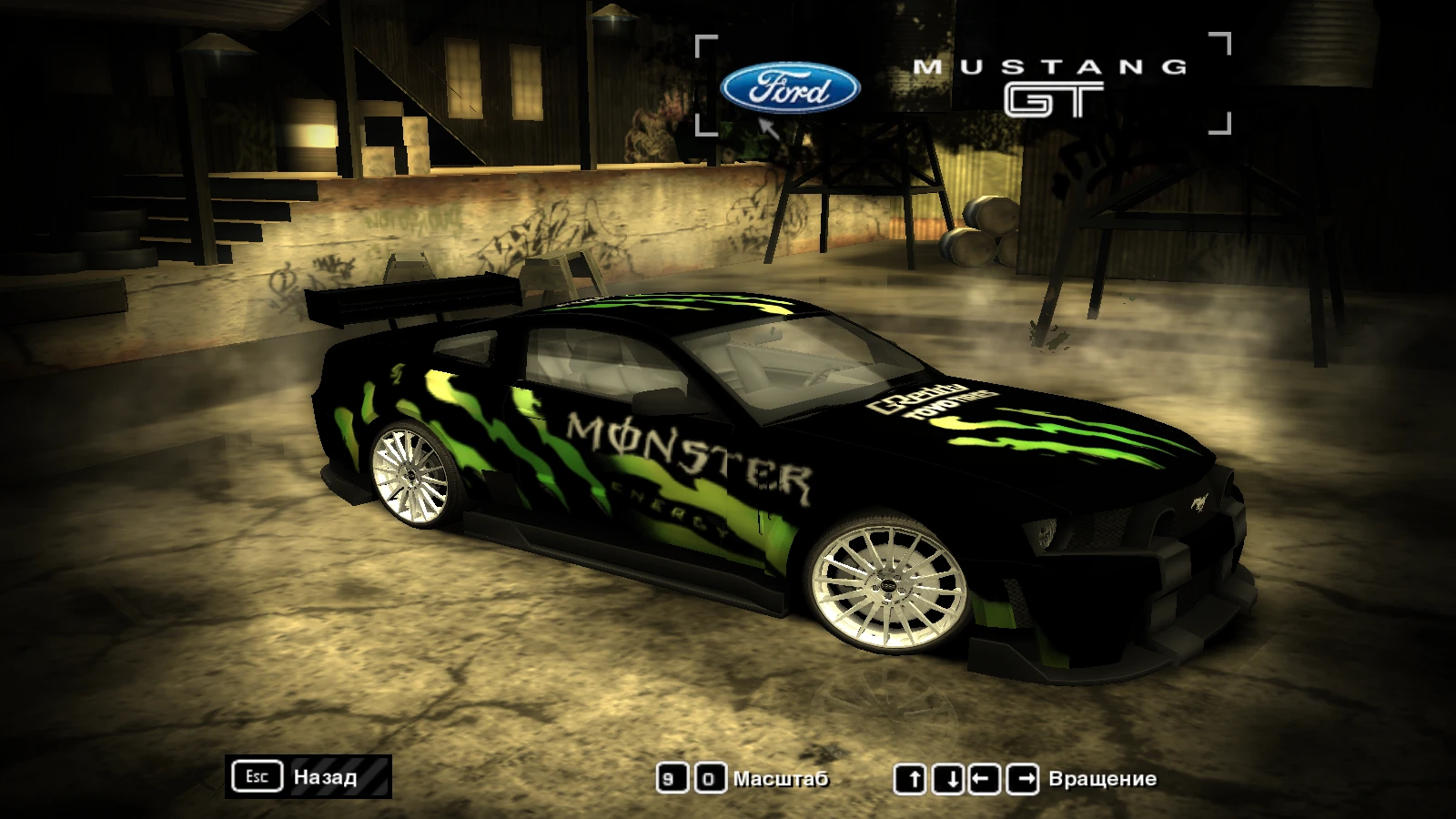Click the GReddy Toyo Tires sticker
This screenshot has width=1456, height=819.
934,400
